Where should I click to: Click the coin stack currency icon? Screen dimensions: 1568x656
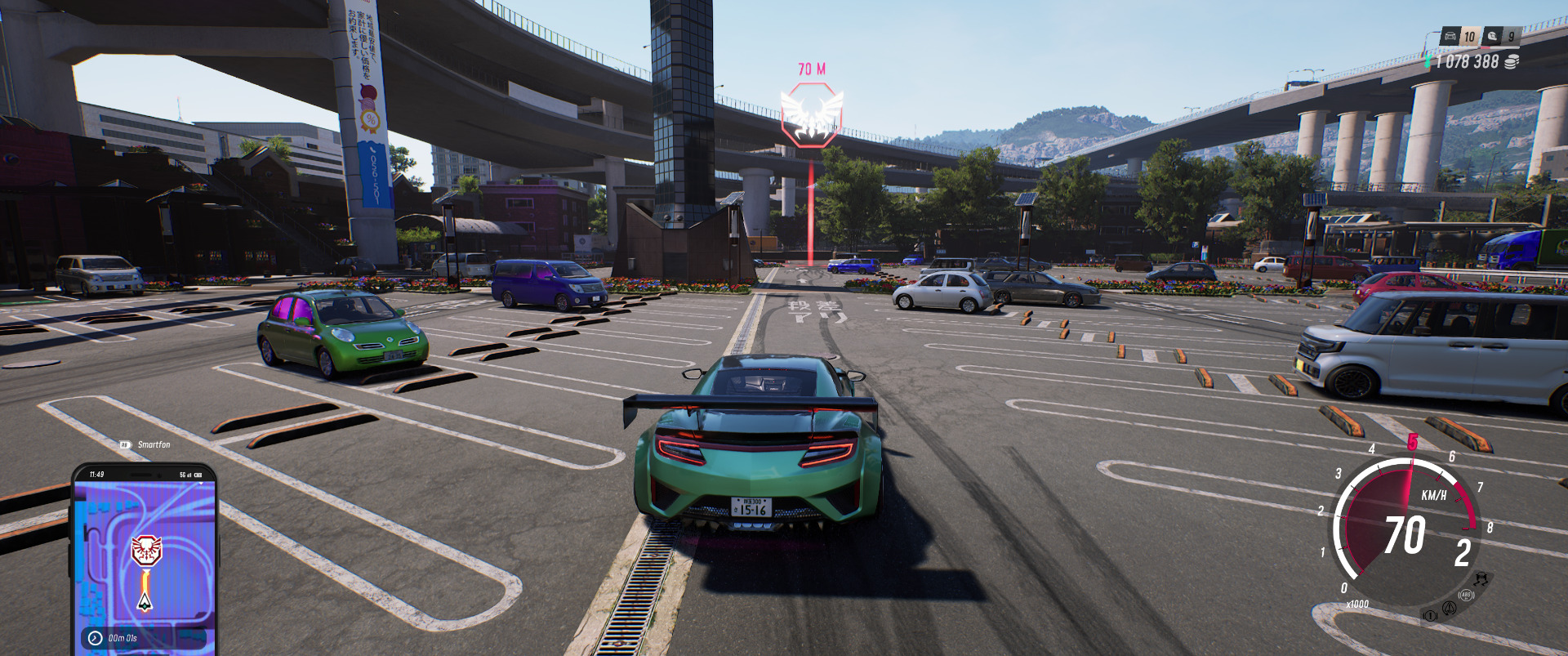(x=1512, y=62)
